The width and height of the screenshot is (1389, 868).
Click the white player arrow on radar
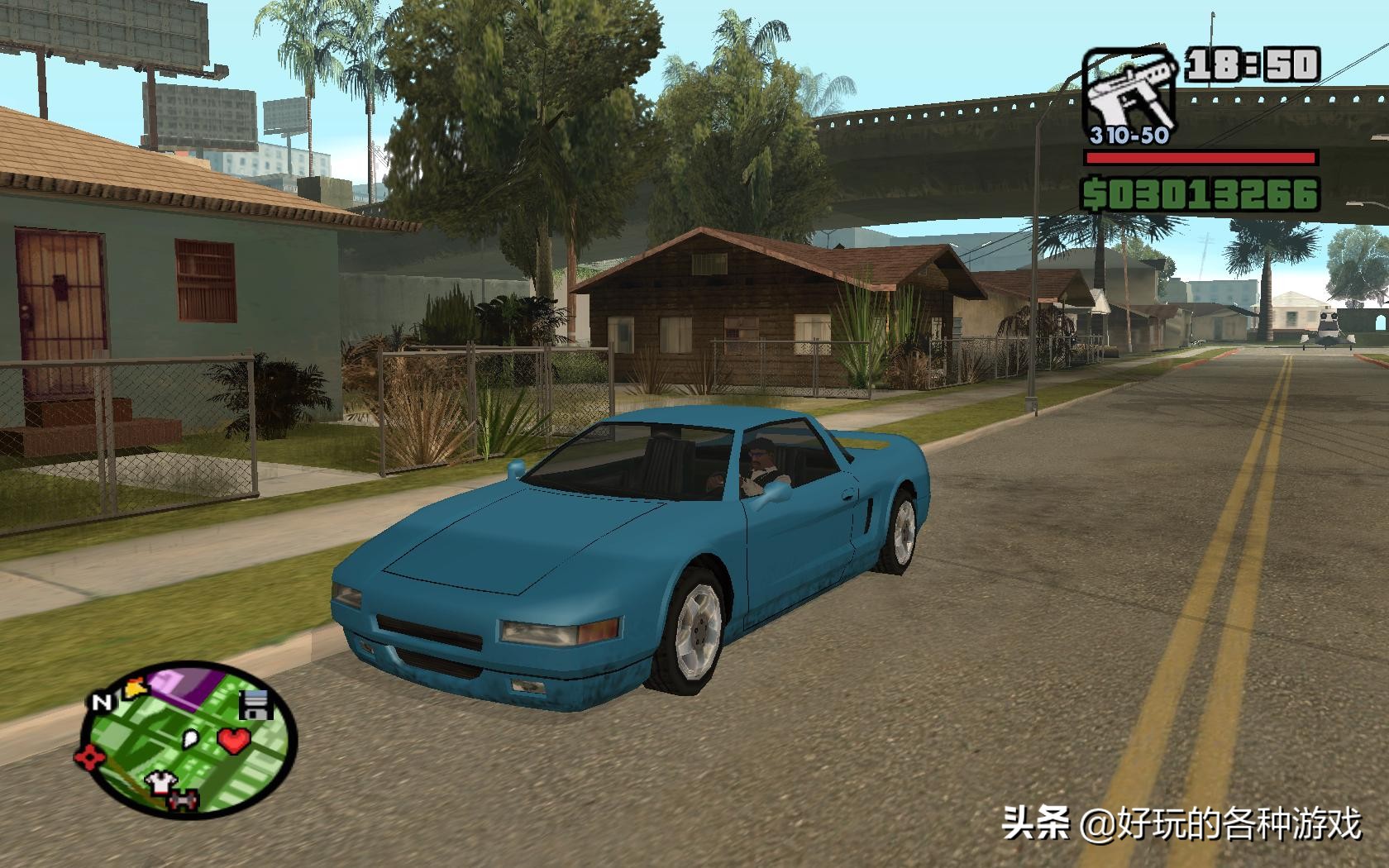[x=189, y=738]
